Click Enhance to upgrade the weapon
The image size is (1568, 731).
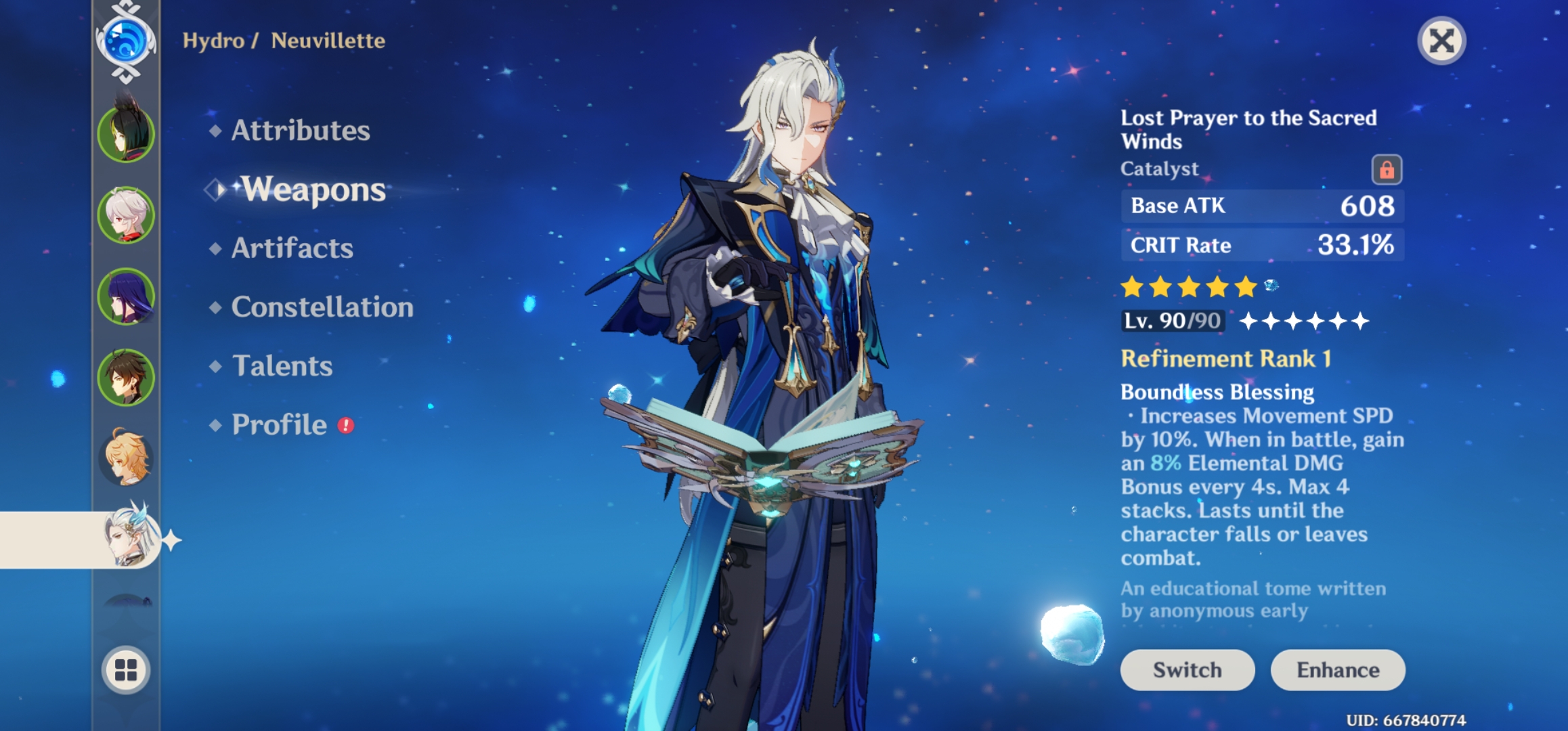tap(1337, 670)
